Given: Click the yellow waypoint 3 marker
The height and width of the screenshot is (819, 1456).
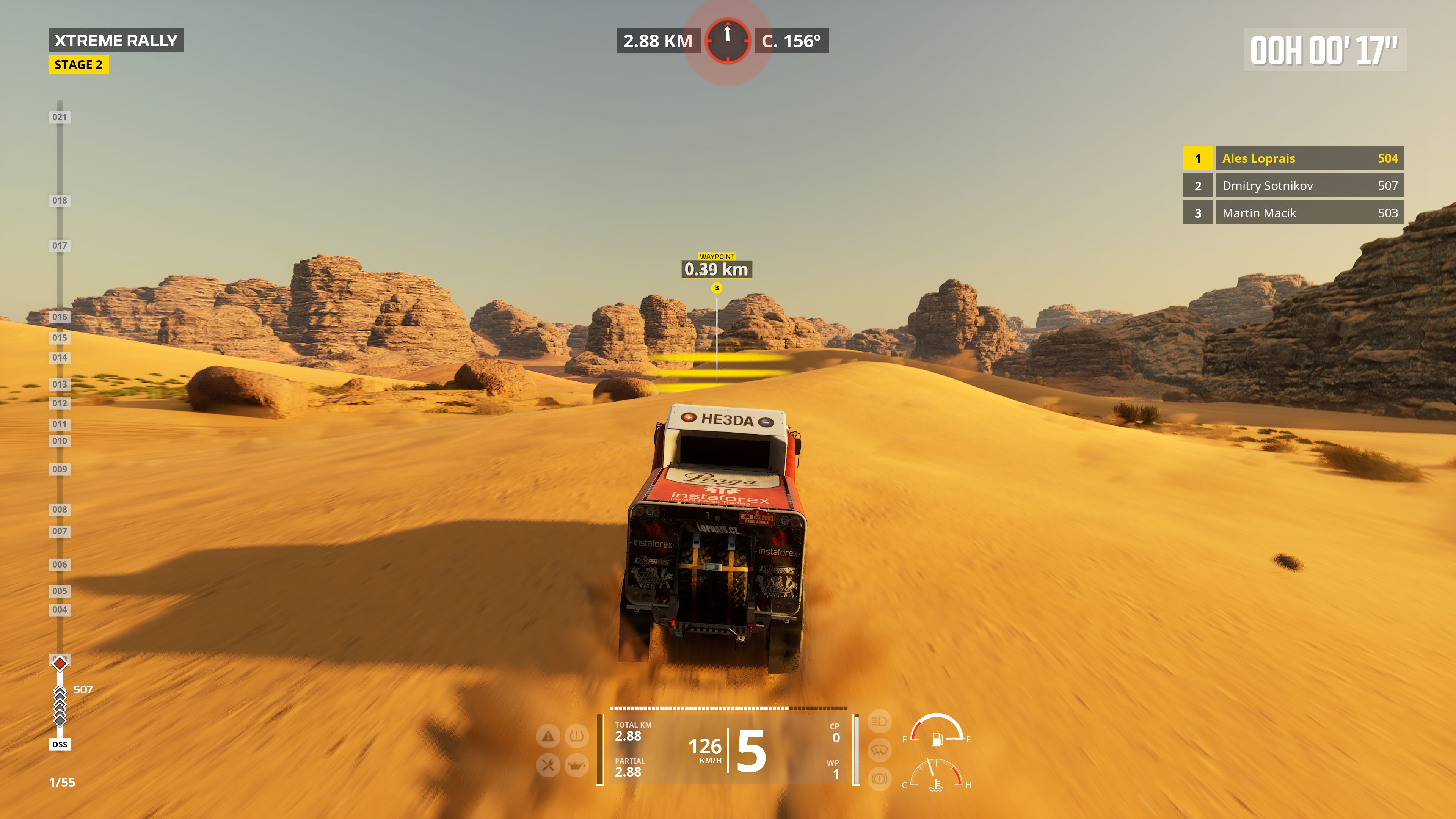Looking at the screenshot, I should (717, 288).
